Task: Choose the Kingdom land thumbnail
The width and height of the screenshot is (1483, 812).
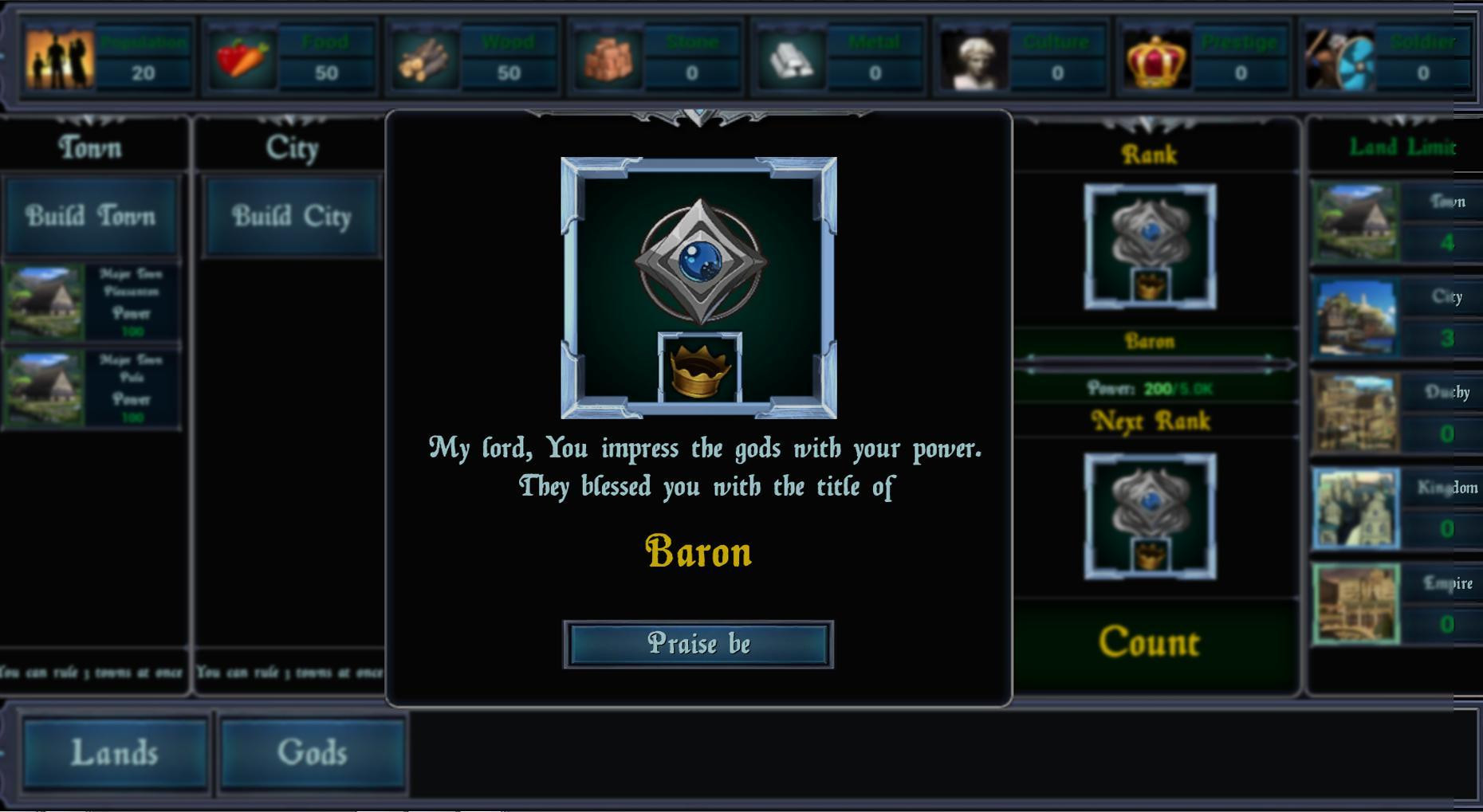Action: point(1355,508)
